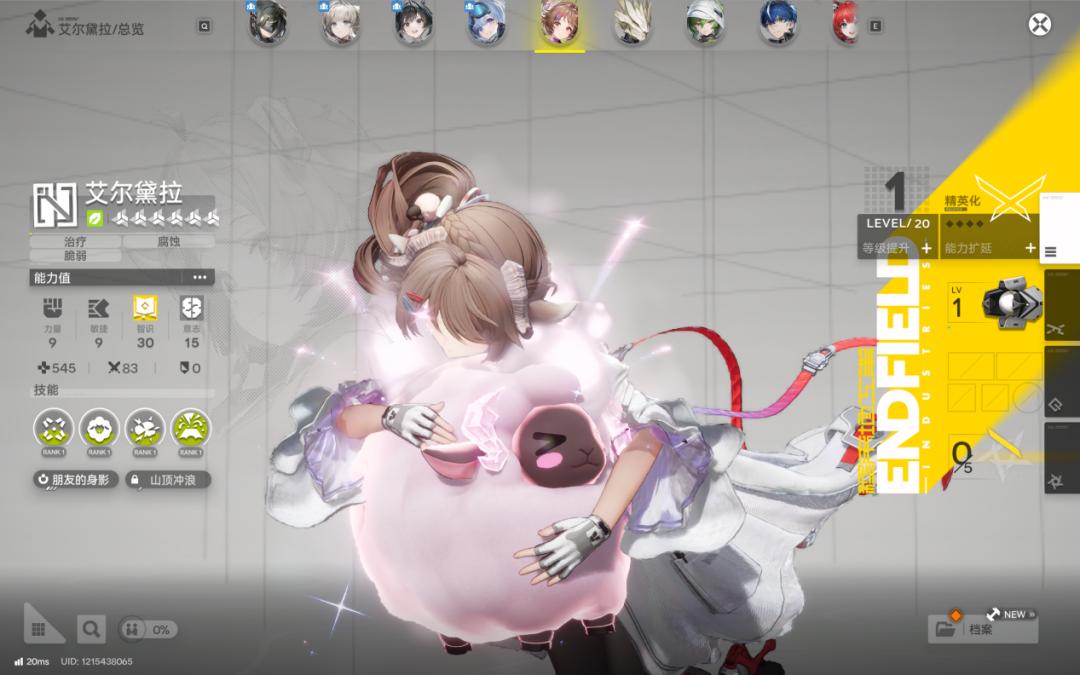Click the search icon beside 艾尔黛拉/总览
The height and width of the screenshot is (675, 1080).
(204, 27)
